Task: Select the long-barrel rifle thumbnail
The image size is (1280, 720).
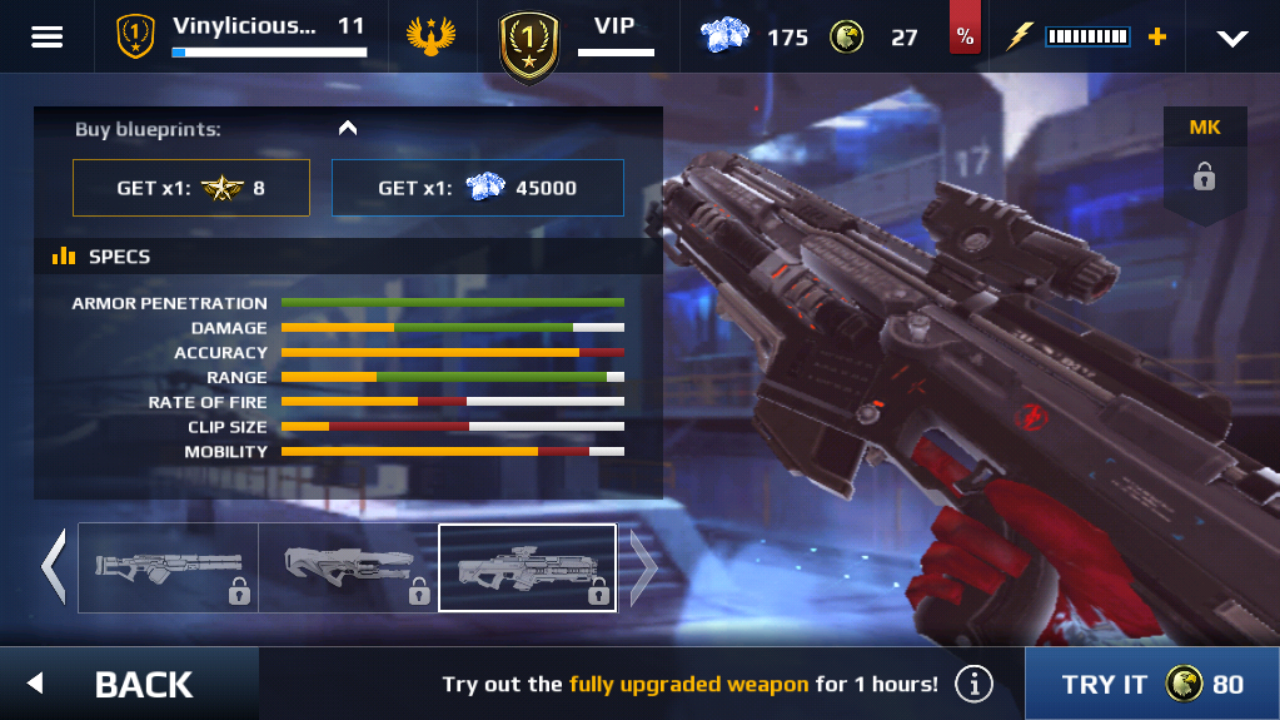Action: pyautogui.click(x=168, y=567)
